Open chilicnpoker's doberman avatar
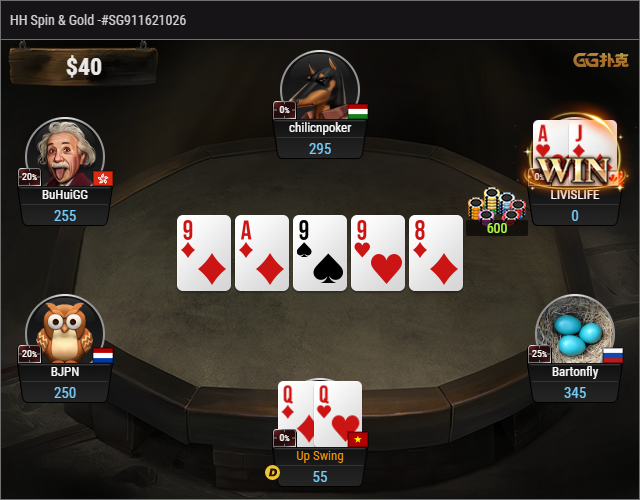Viewport: 640px width, 500px height. pyautogui.click(x=320, y=86)
